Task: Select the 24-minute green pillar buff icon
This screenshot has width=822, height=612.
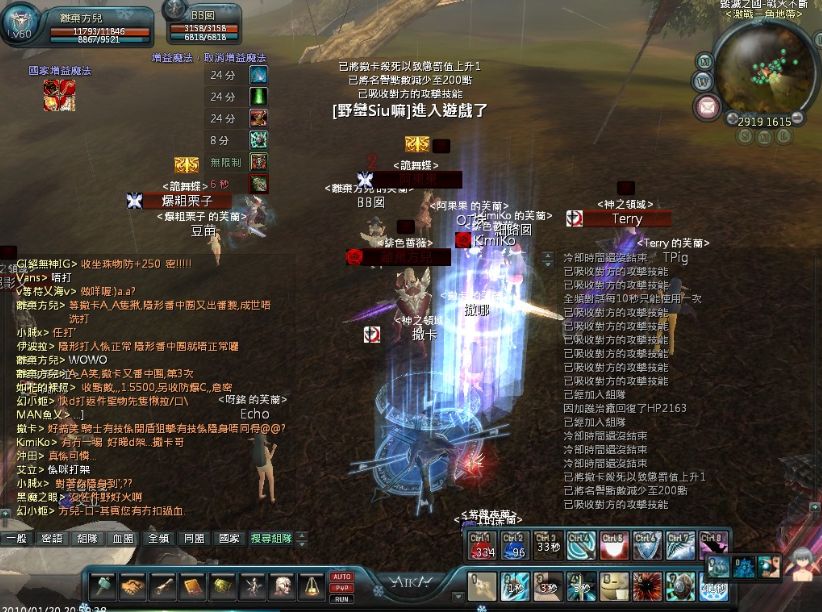Action: pos(259,97)
